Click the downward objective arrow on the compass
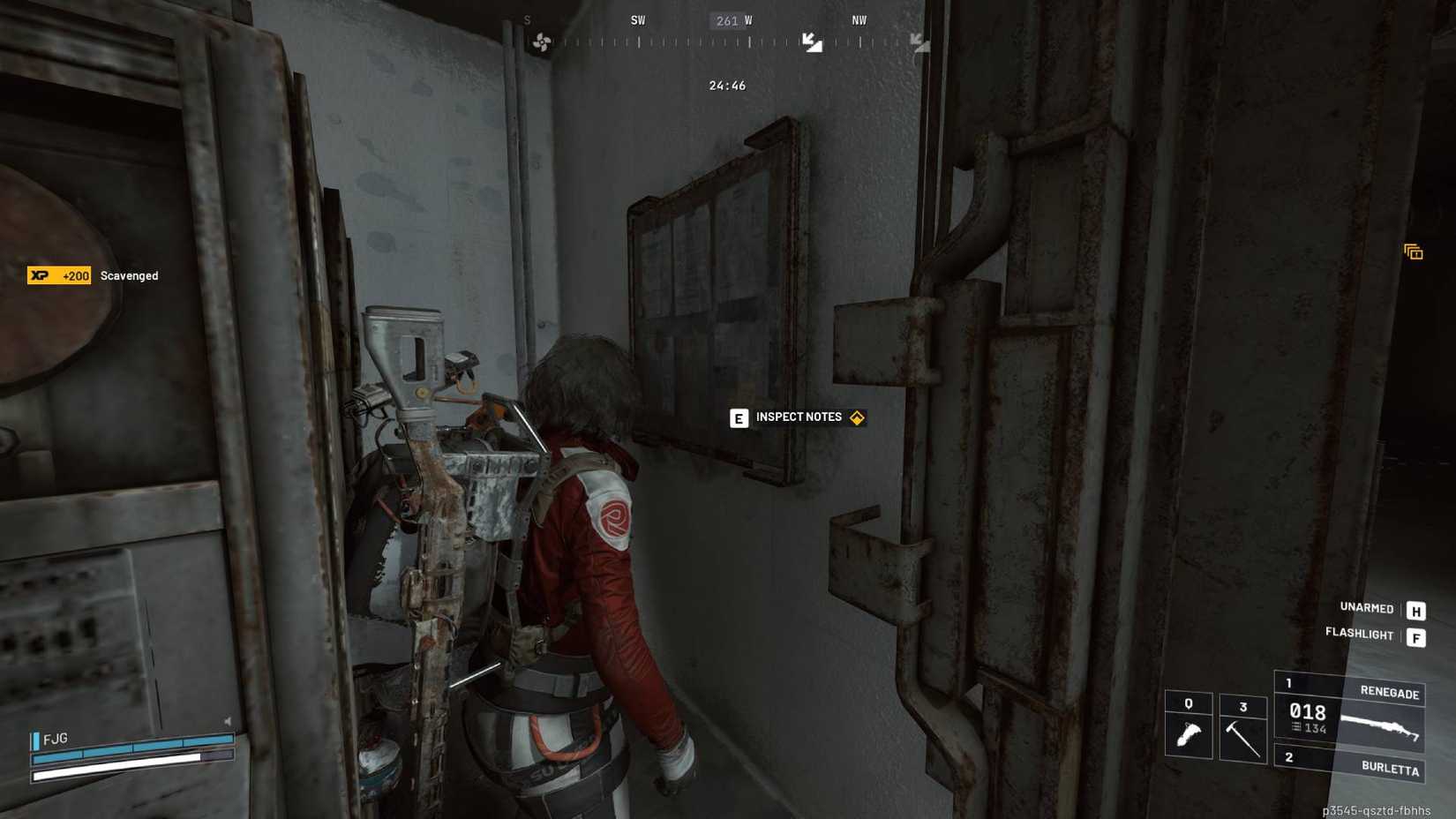Screen dimensions: 1456x819 812,42
